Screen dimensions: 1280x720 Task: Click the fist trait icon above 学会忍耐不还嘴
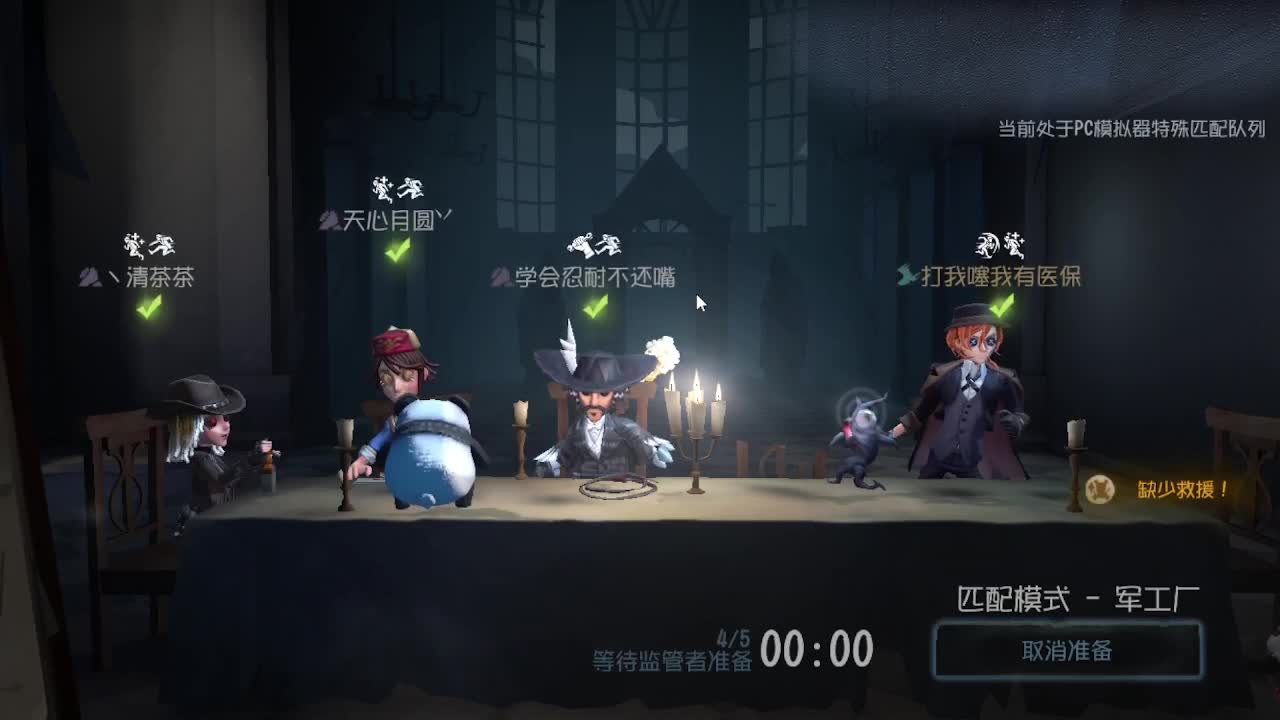coord(580,243)
